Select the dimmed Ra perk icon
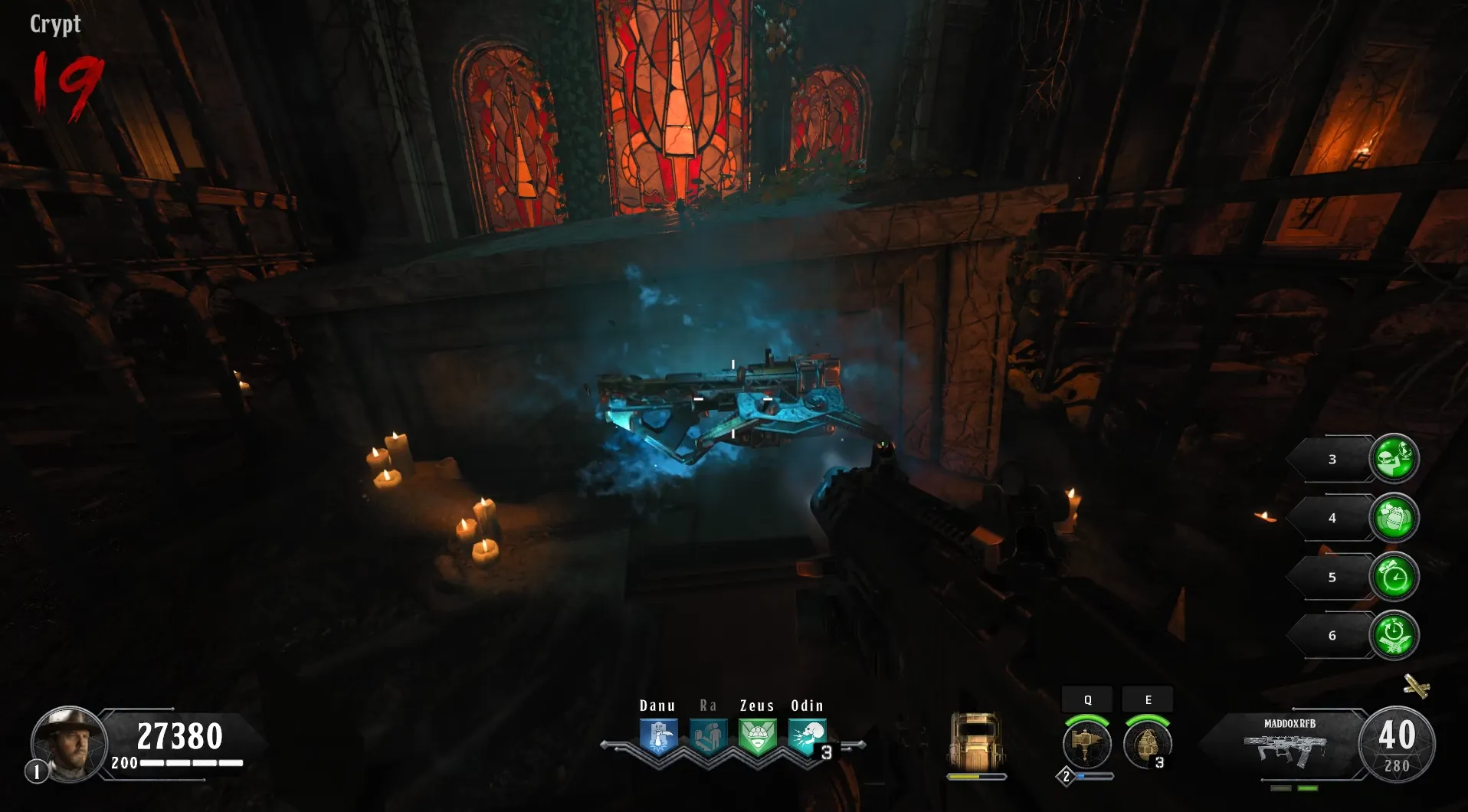Viewport: 1468px width, 812px height. [708, 737]
